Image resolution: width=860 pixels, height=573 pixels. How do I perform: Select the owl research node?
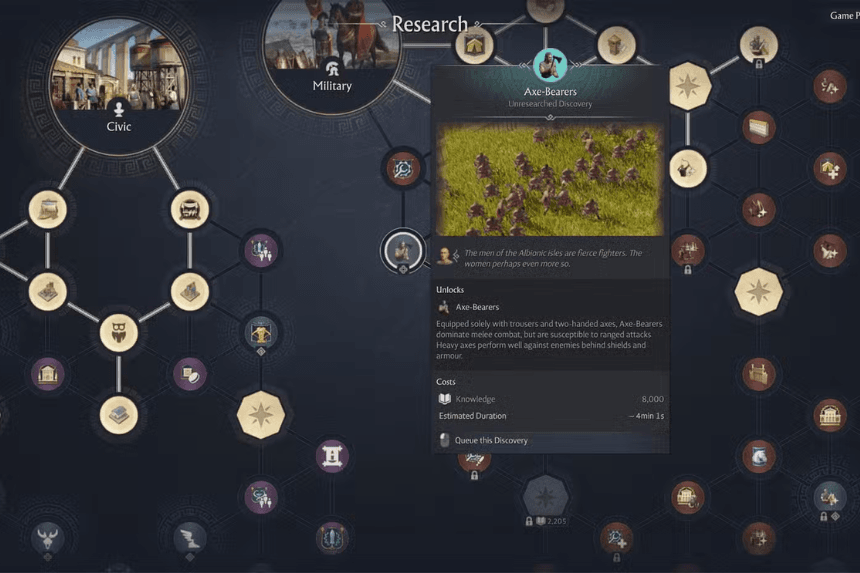[x=119, y=332]
